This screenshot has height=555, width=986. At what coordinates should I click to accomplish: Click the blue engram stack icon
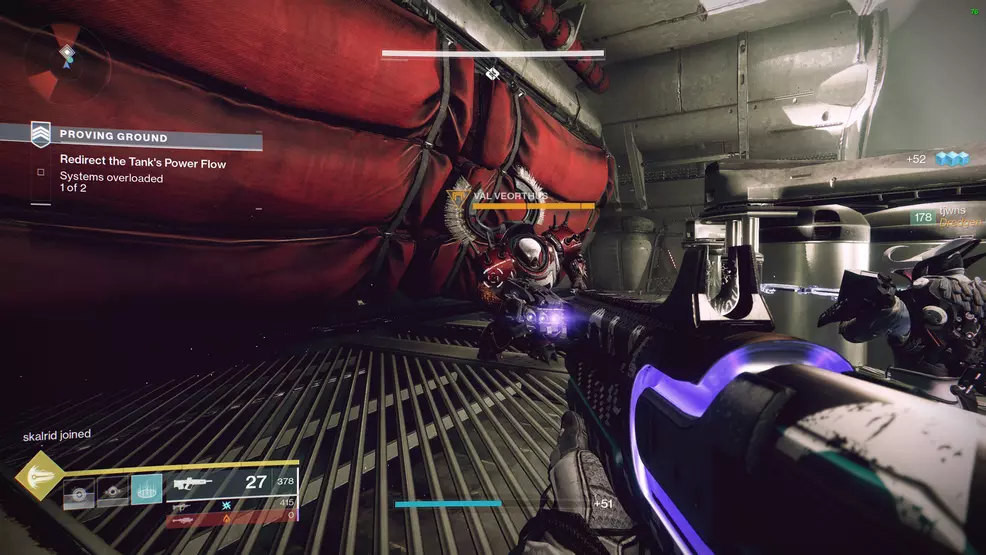pos(951,158)
